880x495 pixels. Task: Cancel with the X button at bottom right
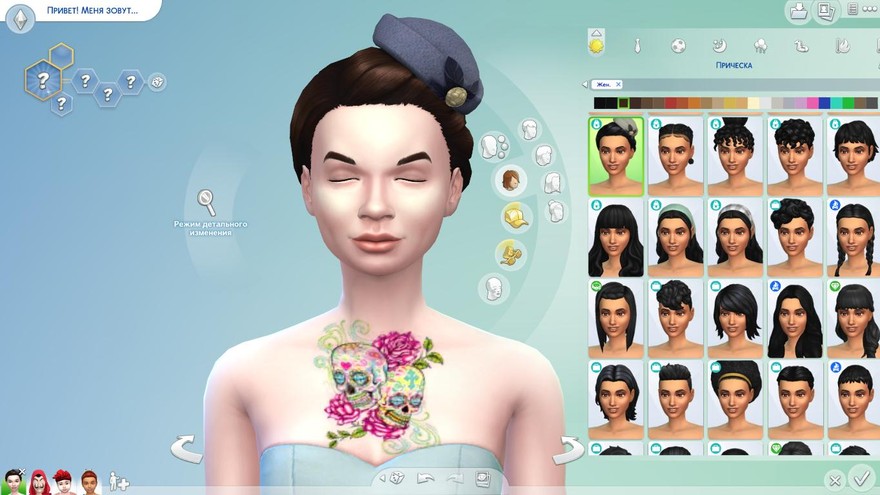coord(835,481)
